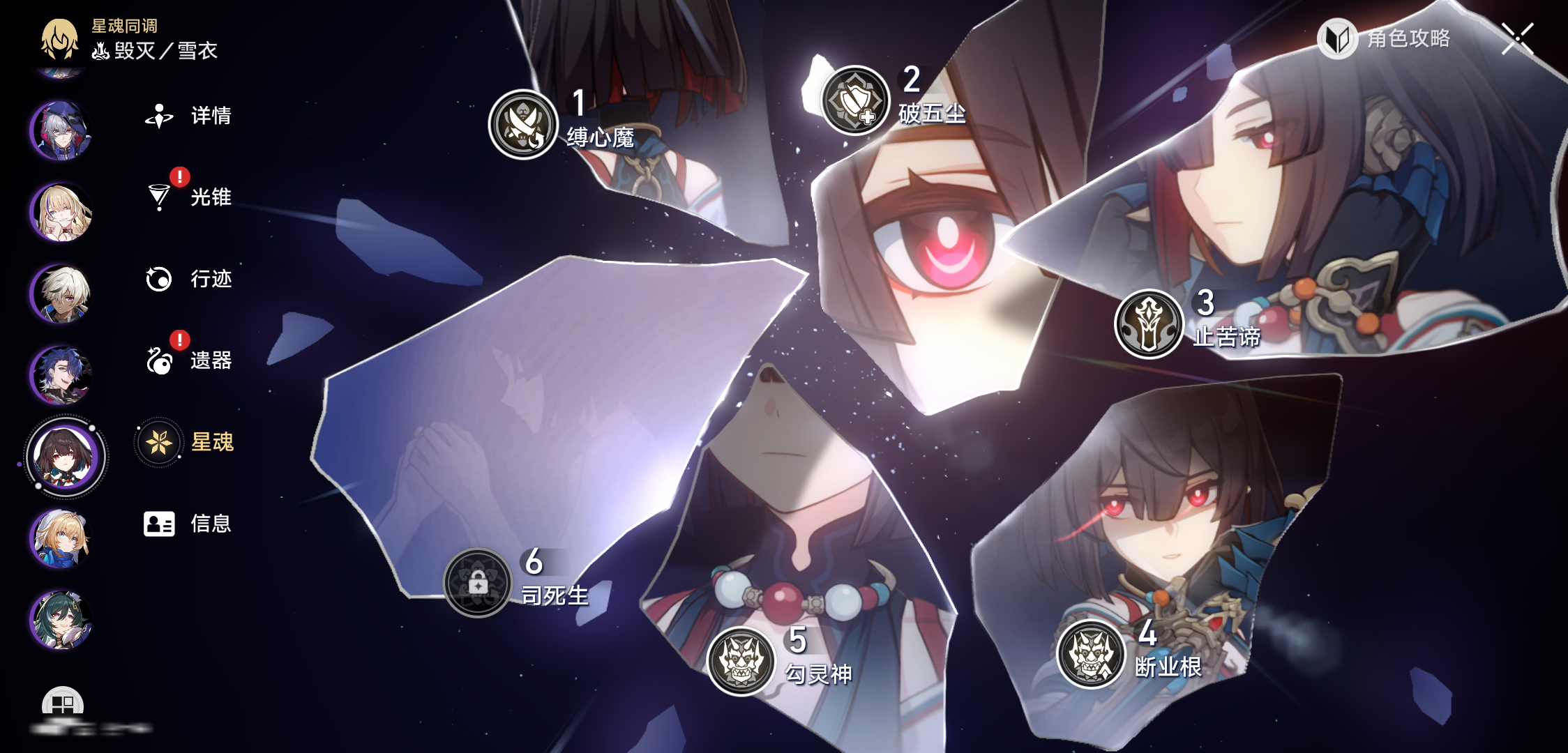Tap the locked eidolon 6 司死生
Screen dimensions: 1568x753
(x=478, y=583)
